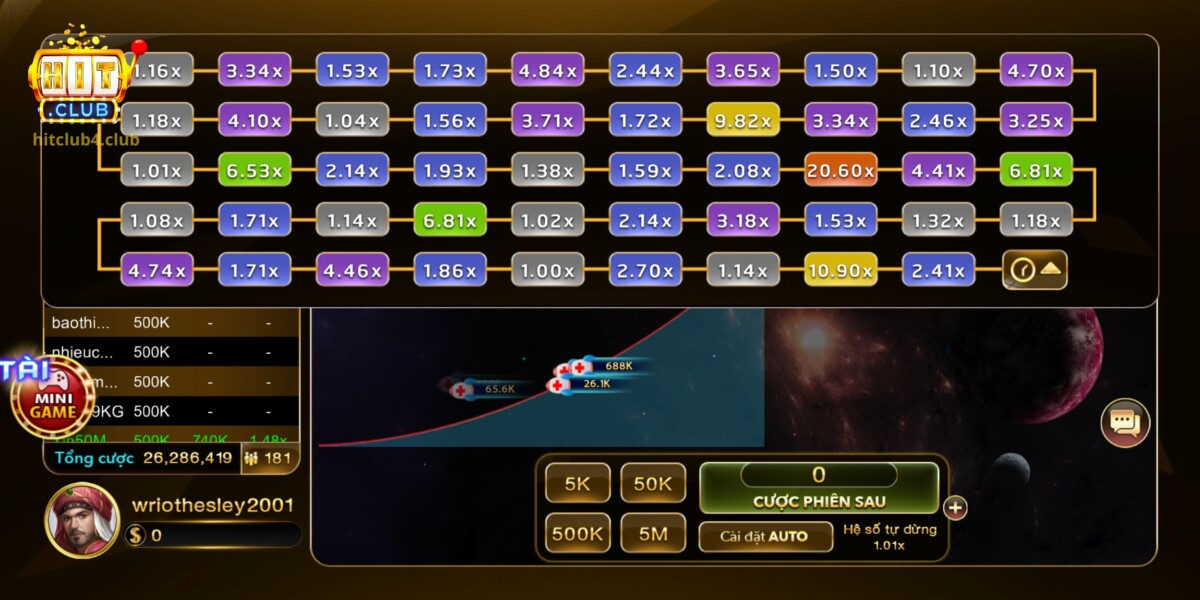Open the chat bubble icon

(x=1125, y=423)
